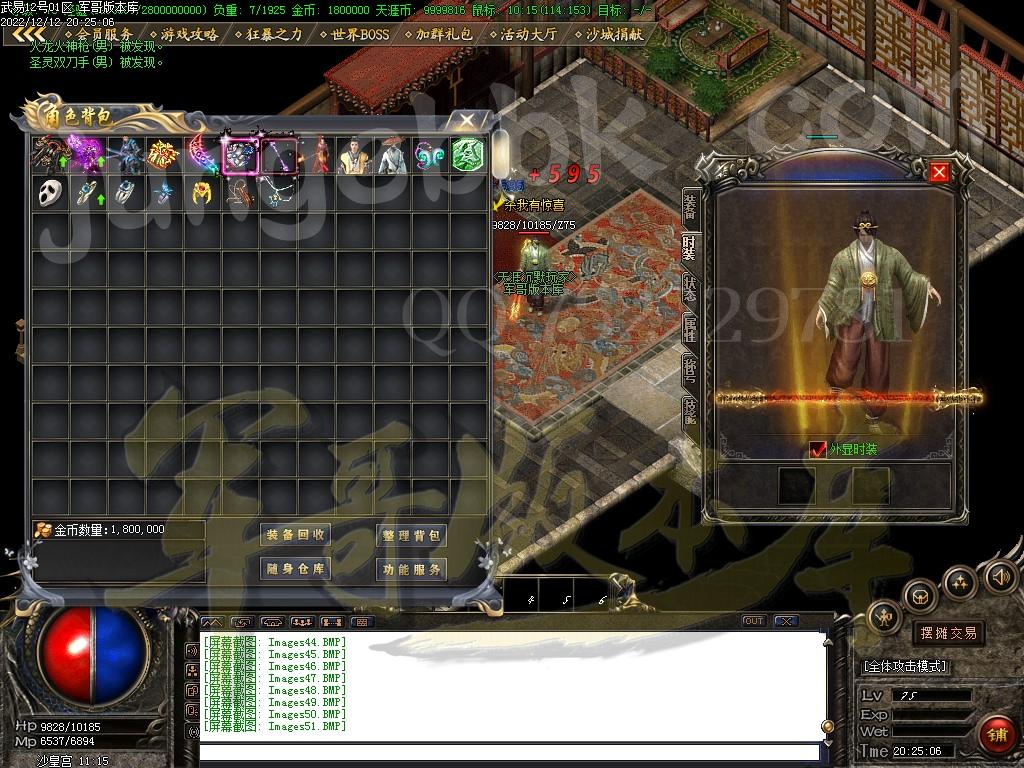
Task: Toggle the 外显时装 show-outfit checkbox
Action: click(x=819, y=450)
